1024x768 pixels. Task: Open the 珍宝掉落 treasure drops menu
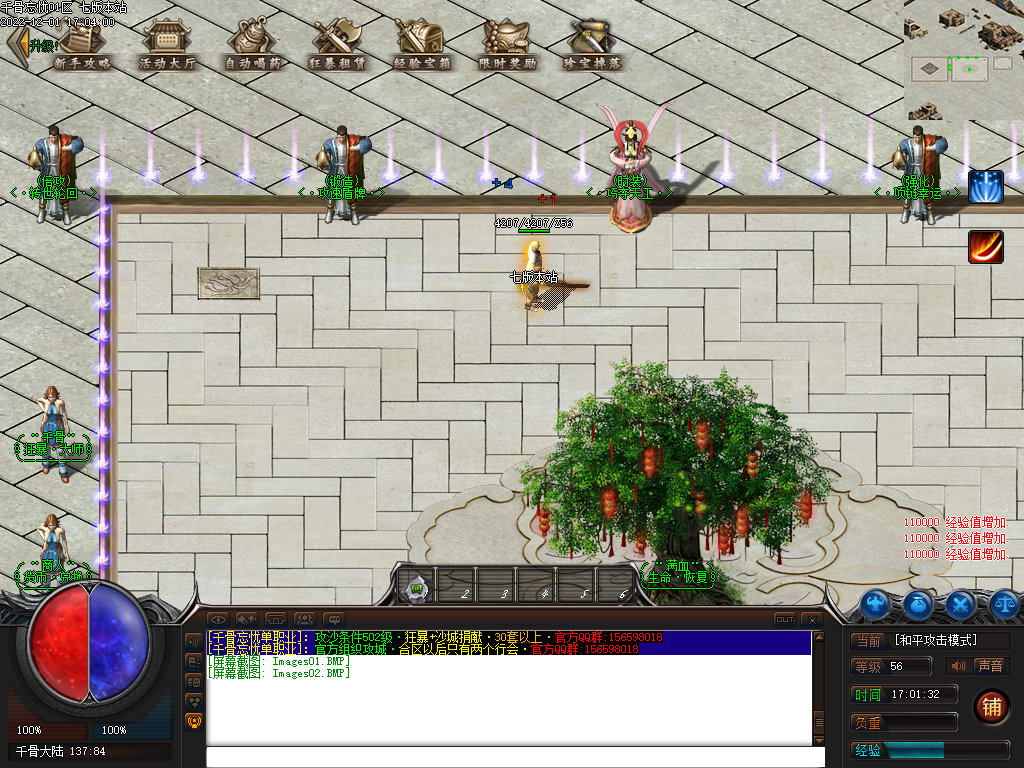[x=592, y=43]
